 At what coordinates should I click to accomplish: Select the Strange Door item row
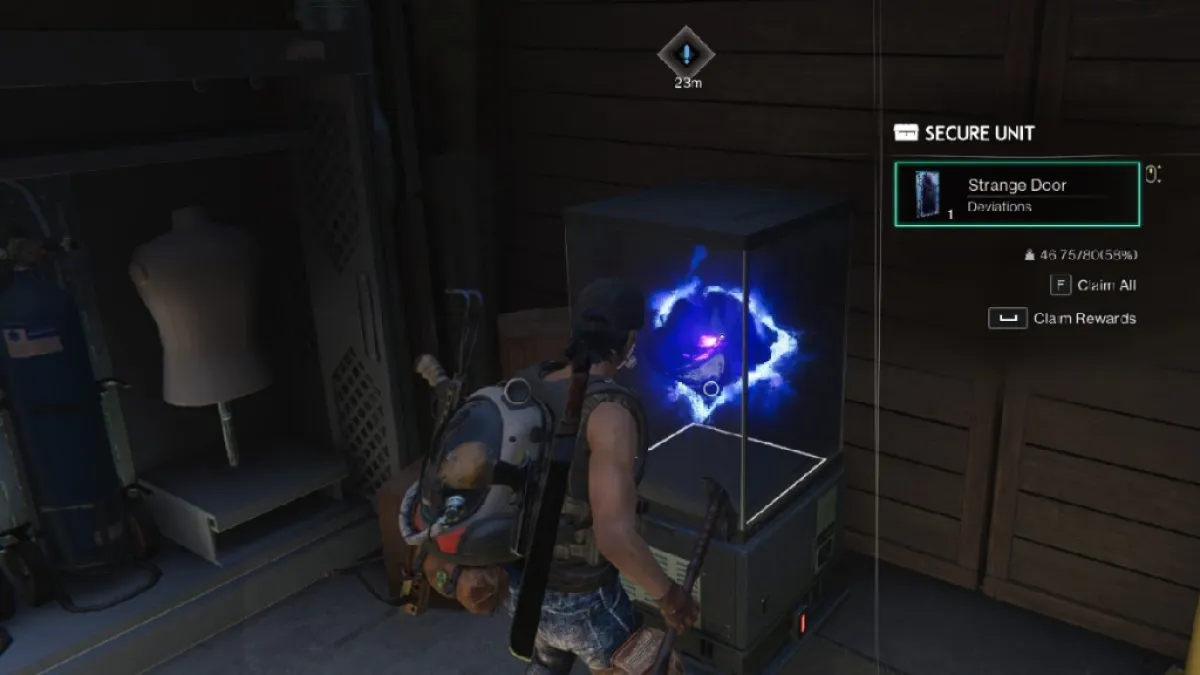point(1016,194)
